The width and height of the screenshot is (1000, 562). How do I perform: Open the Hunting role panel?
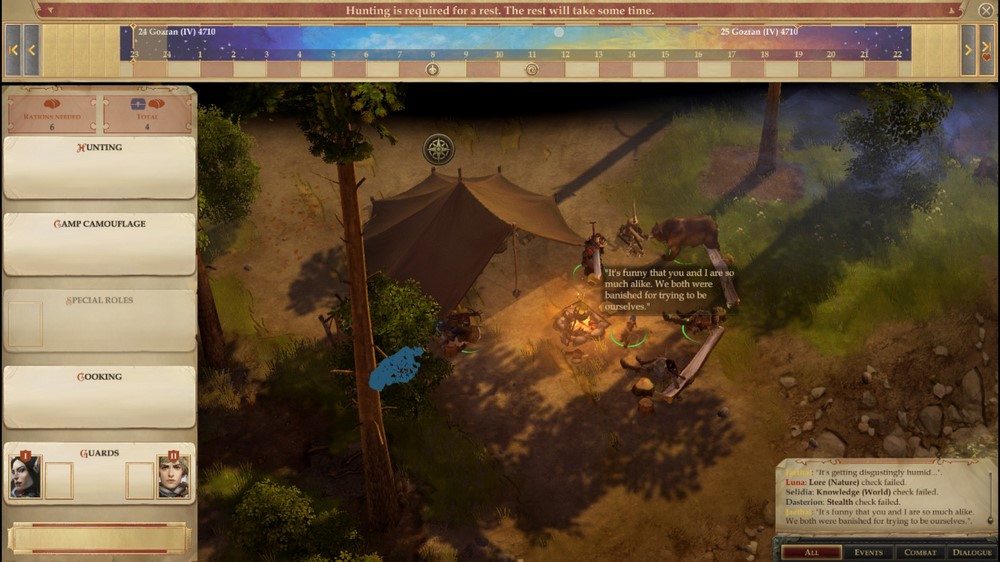(100, 168)
